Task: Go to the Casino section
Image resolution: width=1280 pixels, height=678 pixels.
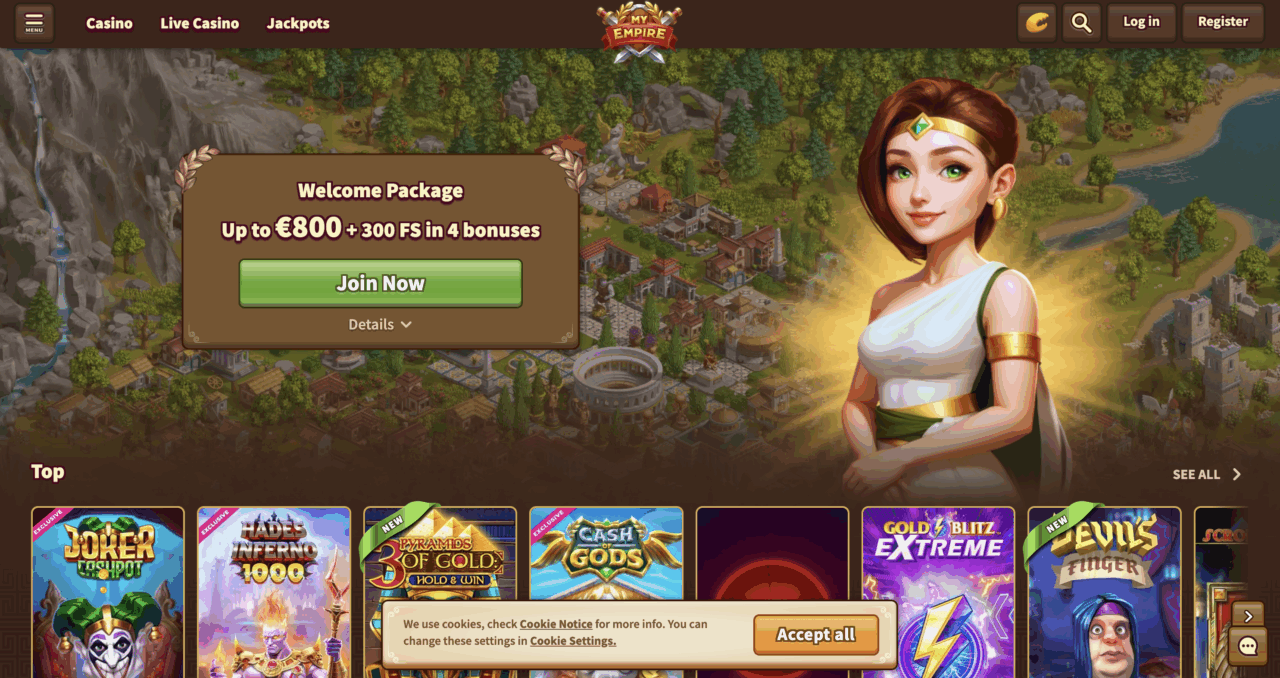Action: click(x=109, y=23)
